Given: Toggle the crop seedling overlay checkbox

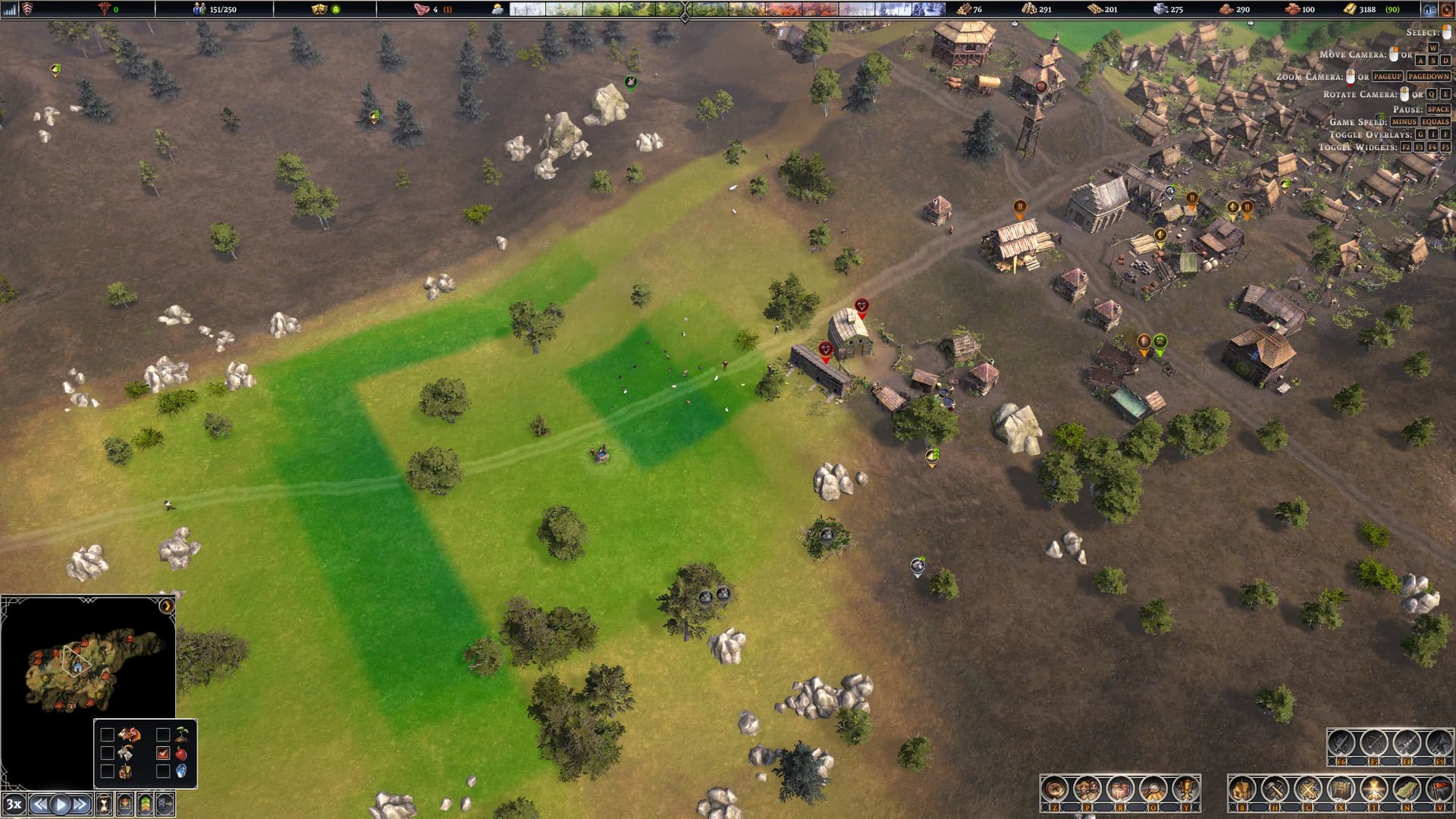Looking at the screenshot, I should tap(162, 735).
